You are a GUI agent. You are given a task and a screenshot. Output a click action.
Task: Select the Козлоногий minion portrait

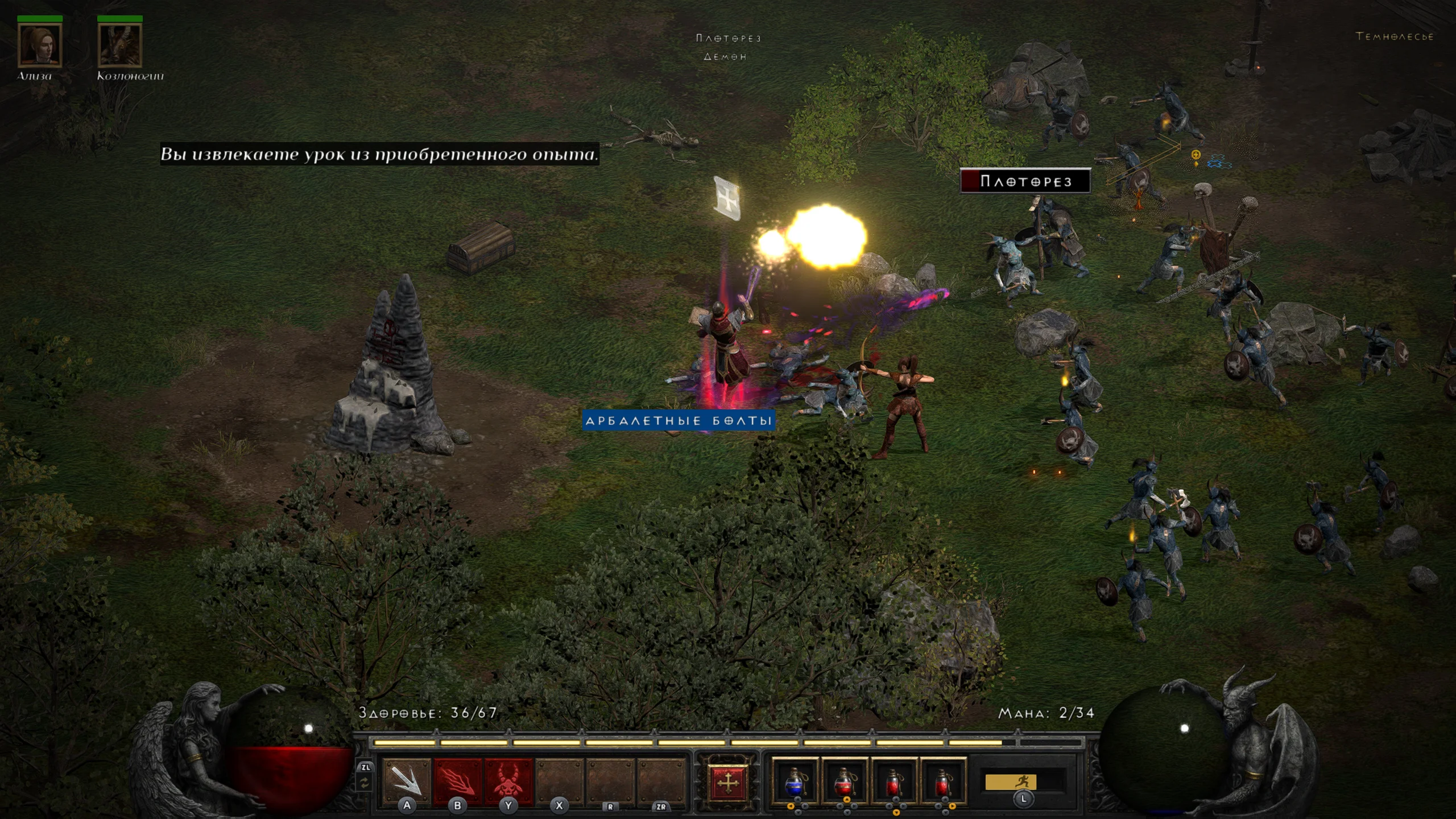(119, 45)
